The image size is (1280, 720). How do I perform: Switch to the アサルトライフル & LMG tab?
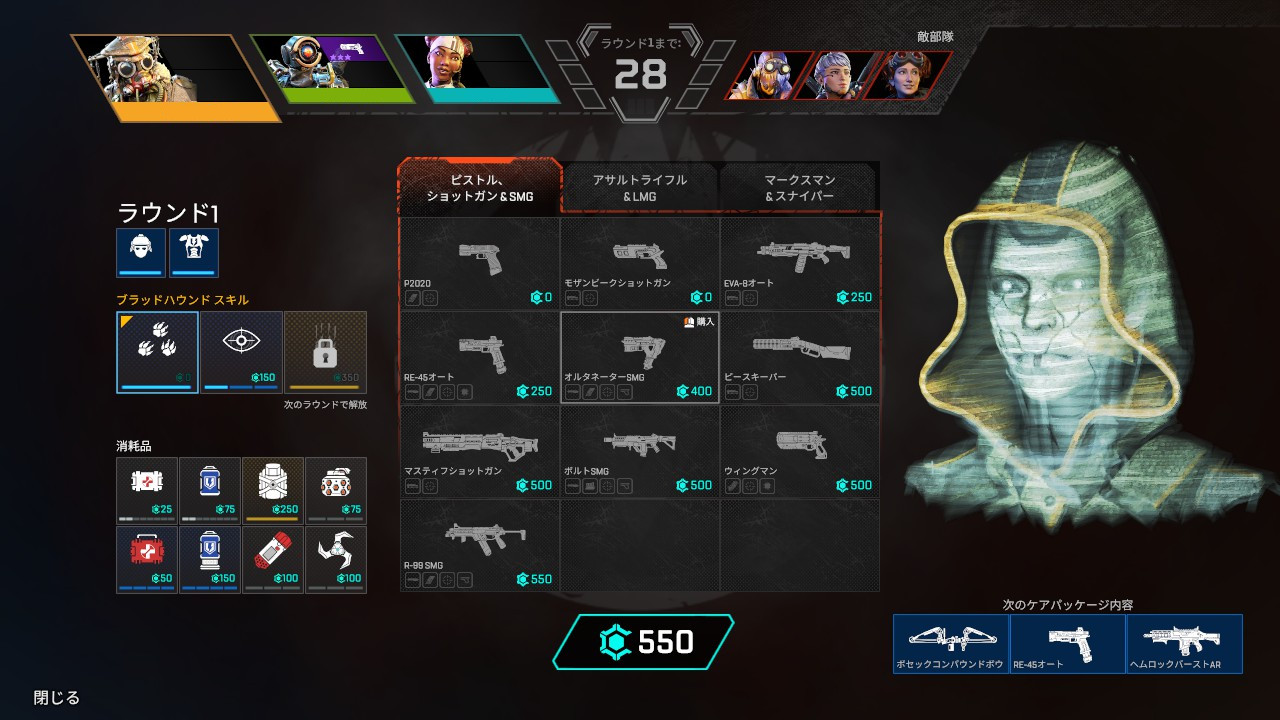(x=640, y=188)
